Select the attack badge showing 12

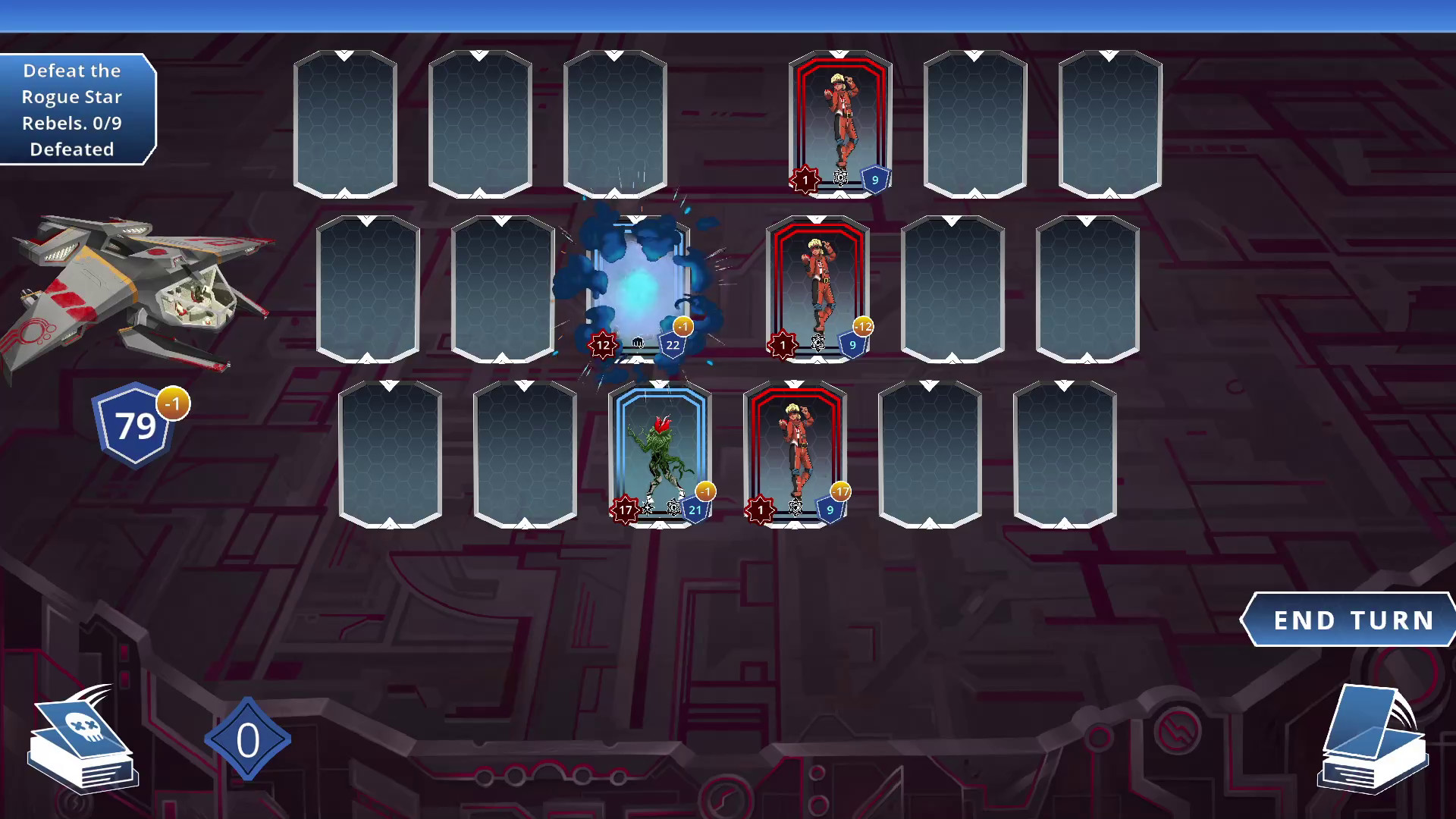pos(602,344)
